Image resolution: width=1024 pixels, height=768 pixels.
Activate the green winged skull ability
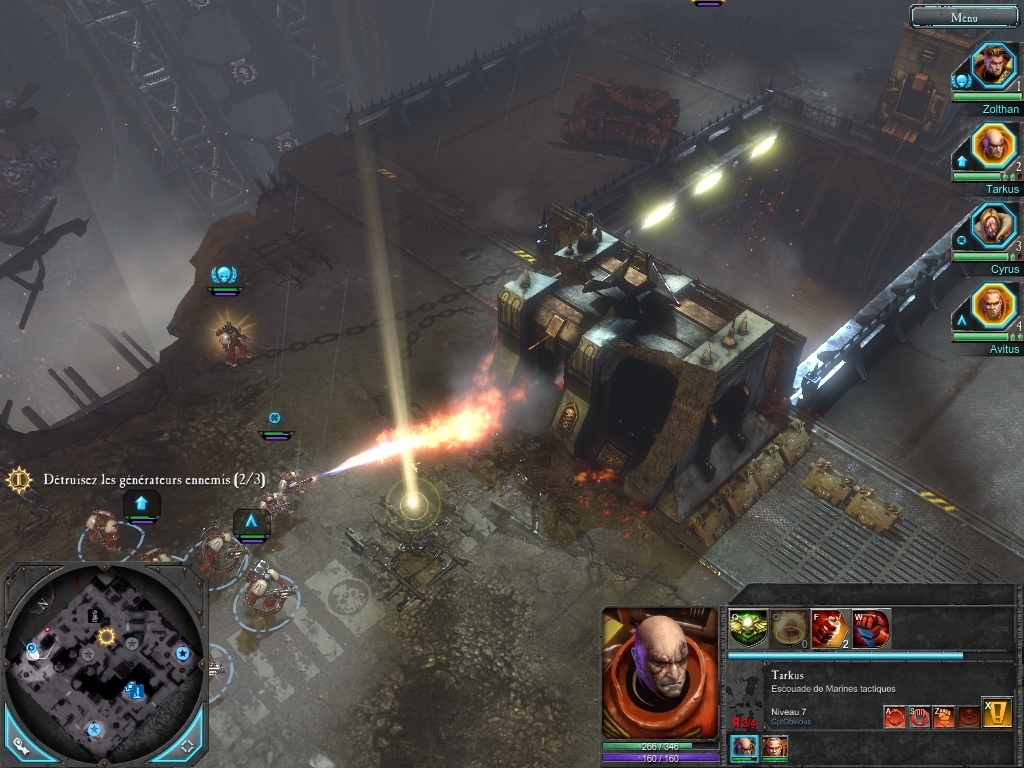(x=748, y=628)
